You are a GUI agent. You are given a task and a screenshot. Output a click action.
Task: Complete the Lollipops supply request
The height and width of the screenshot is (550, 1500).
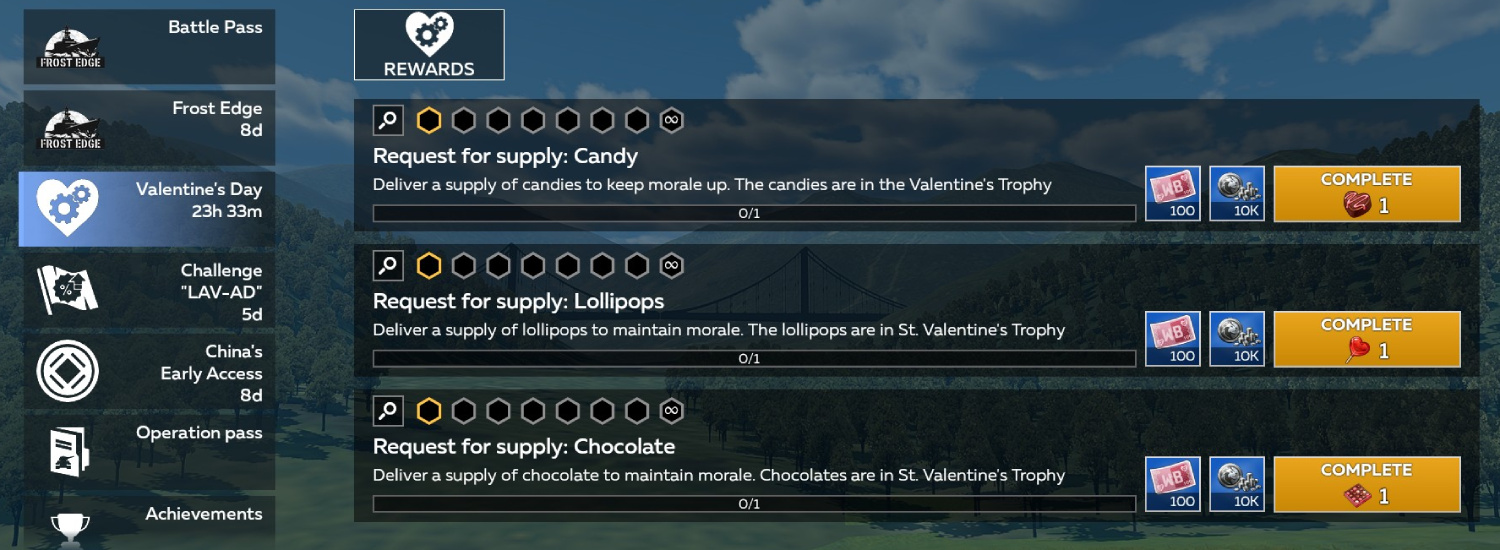1366,339
